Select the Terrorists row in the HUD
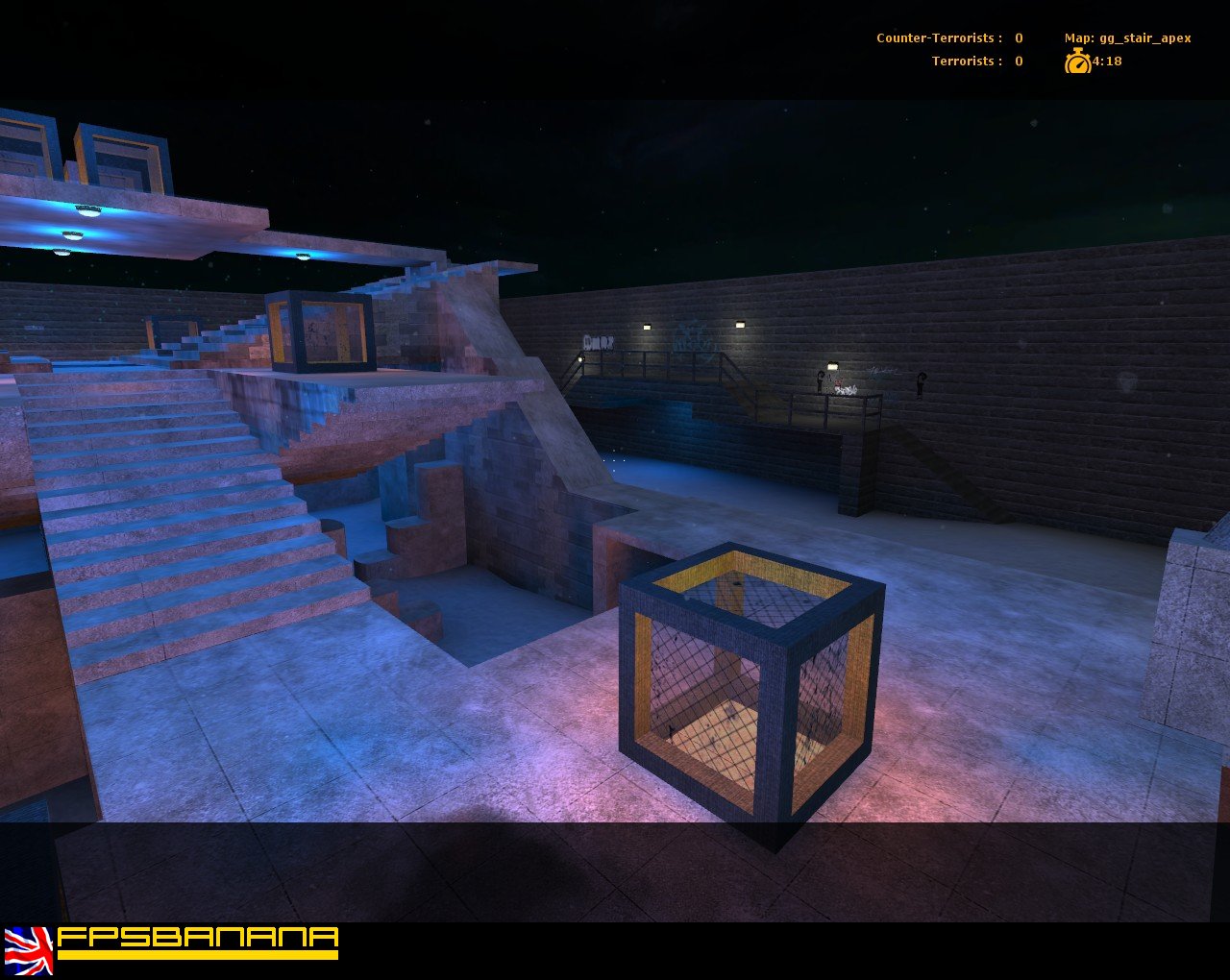 [972, 61]
